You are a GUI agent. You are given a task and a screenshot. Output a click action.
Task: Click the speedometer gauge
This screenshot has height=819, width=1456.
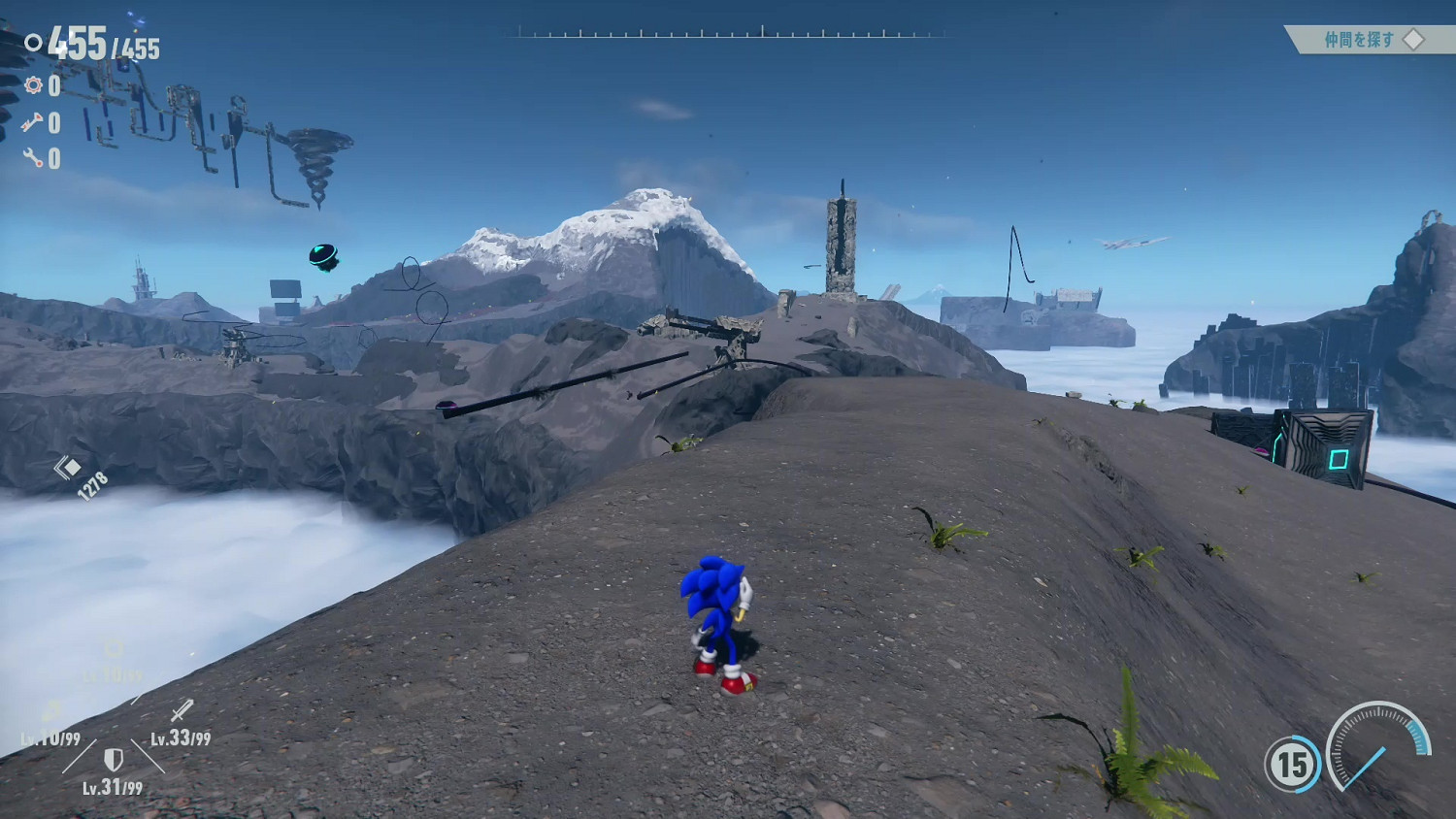(x=1378, y=747)
